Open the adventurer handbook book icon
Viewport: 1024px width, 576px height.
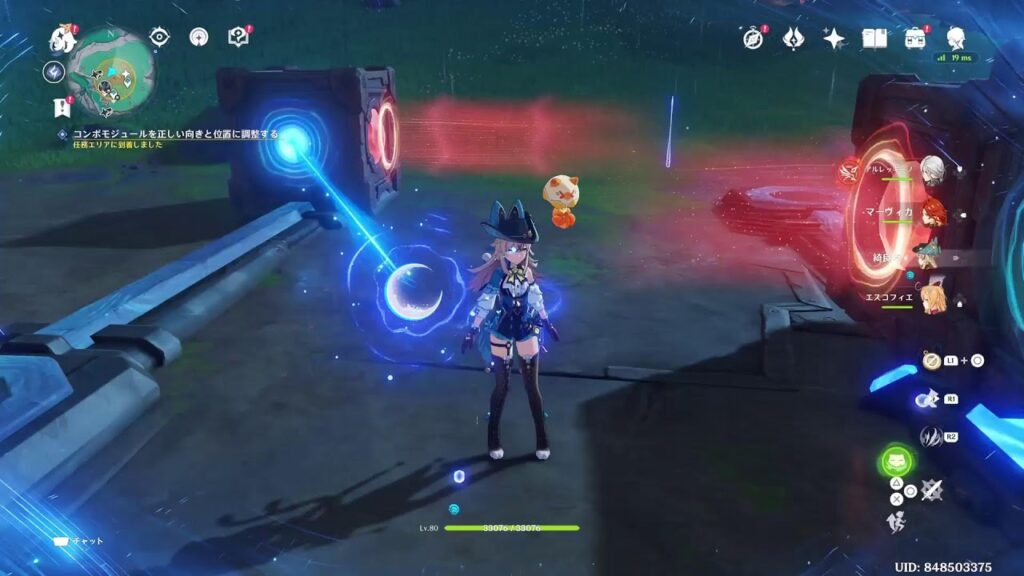pyautogui.click(x=875, y=38)
